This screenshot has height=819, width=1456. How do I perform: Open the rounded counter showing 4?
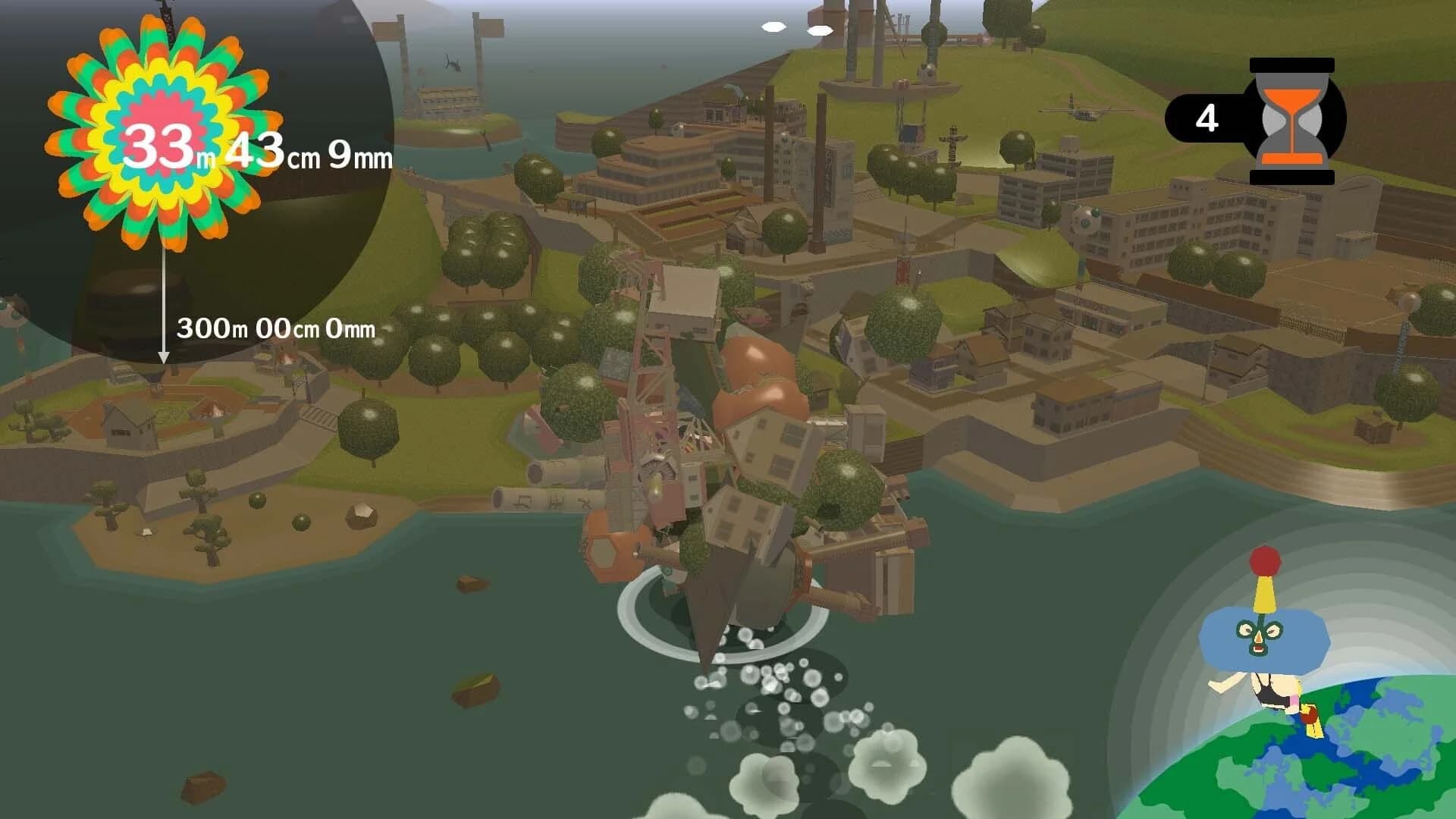(1207, 118)
